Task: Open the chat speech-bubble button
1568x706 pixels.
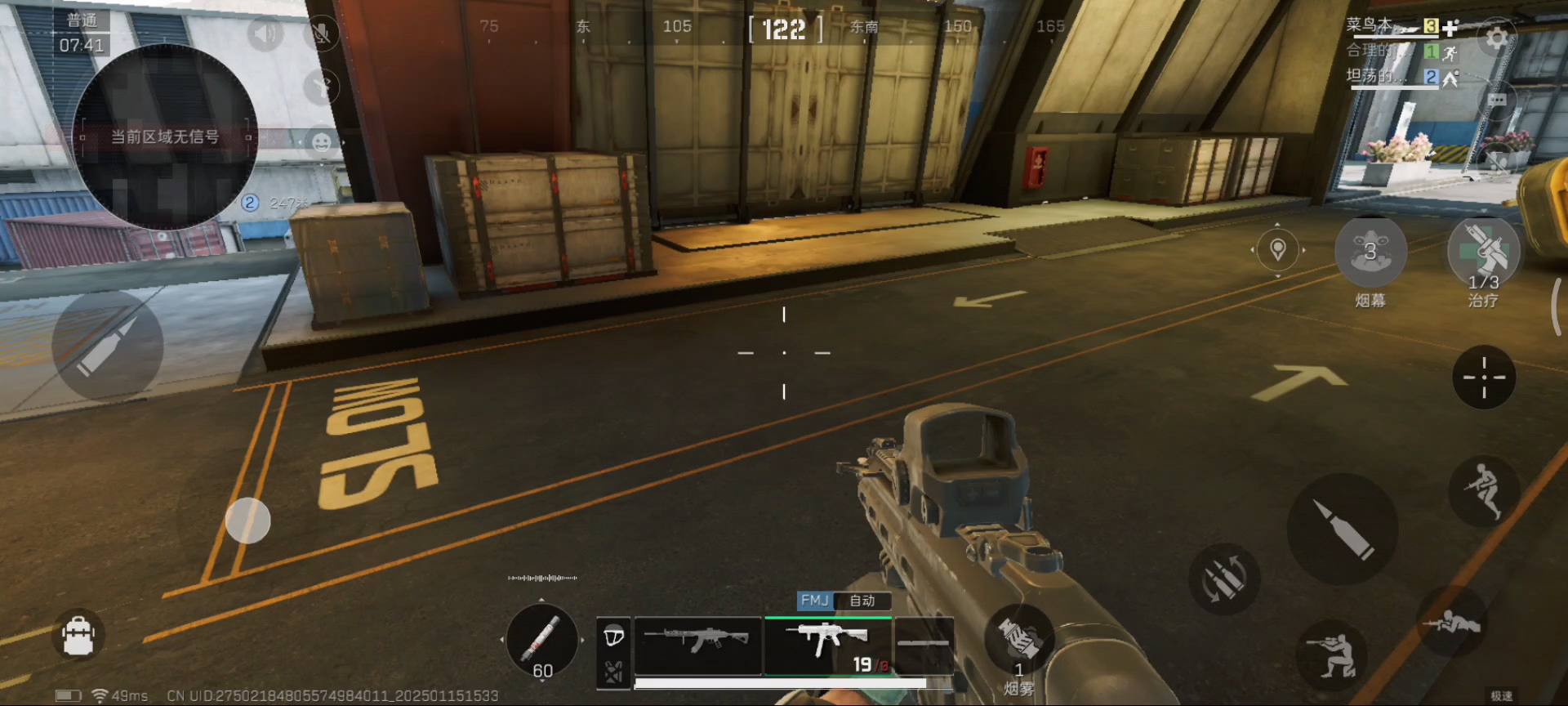Action: [1496, 100]
